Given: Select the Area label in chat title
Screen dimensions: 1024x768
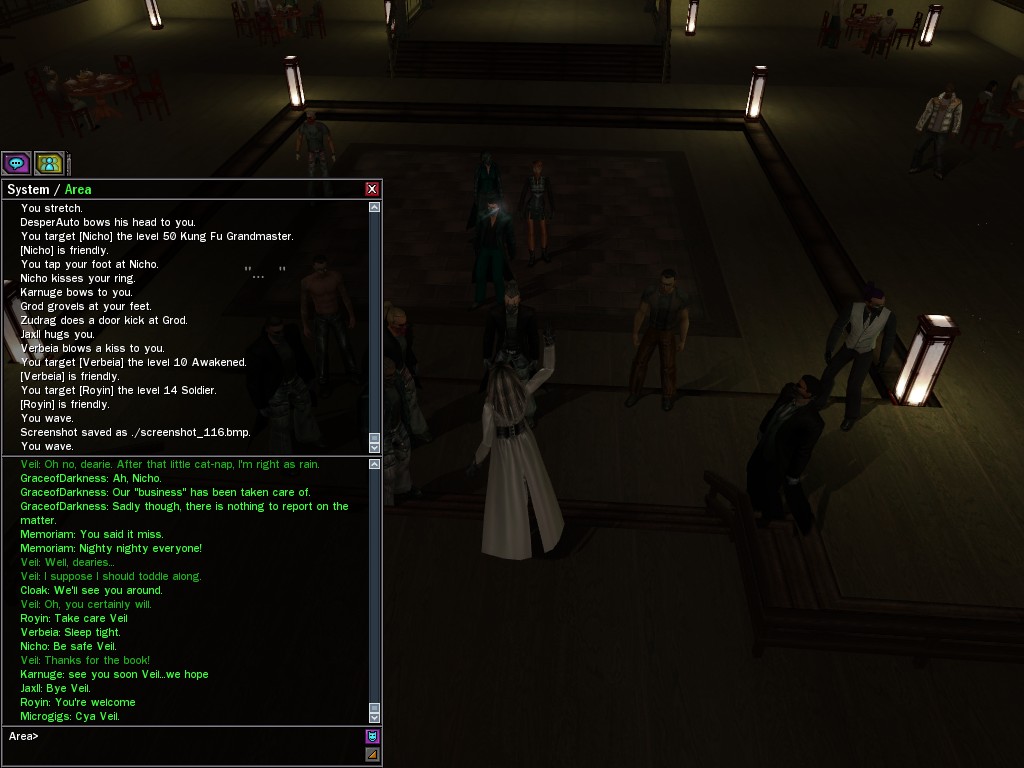Looking at the screenshot, I should (78, 189).
